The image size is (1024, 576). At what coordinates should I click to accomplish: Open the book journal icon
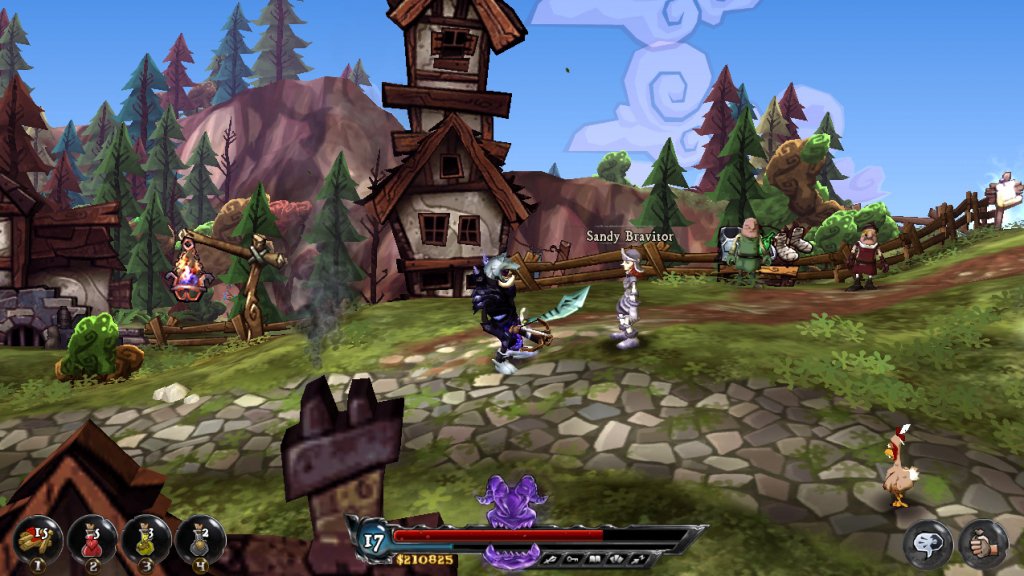(593, 559)
